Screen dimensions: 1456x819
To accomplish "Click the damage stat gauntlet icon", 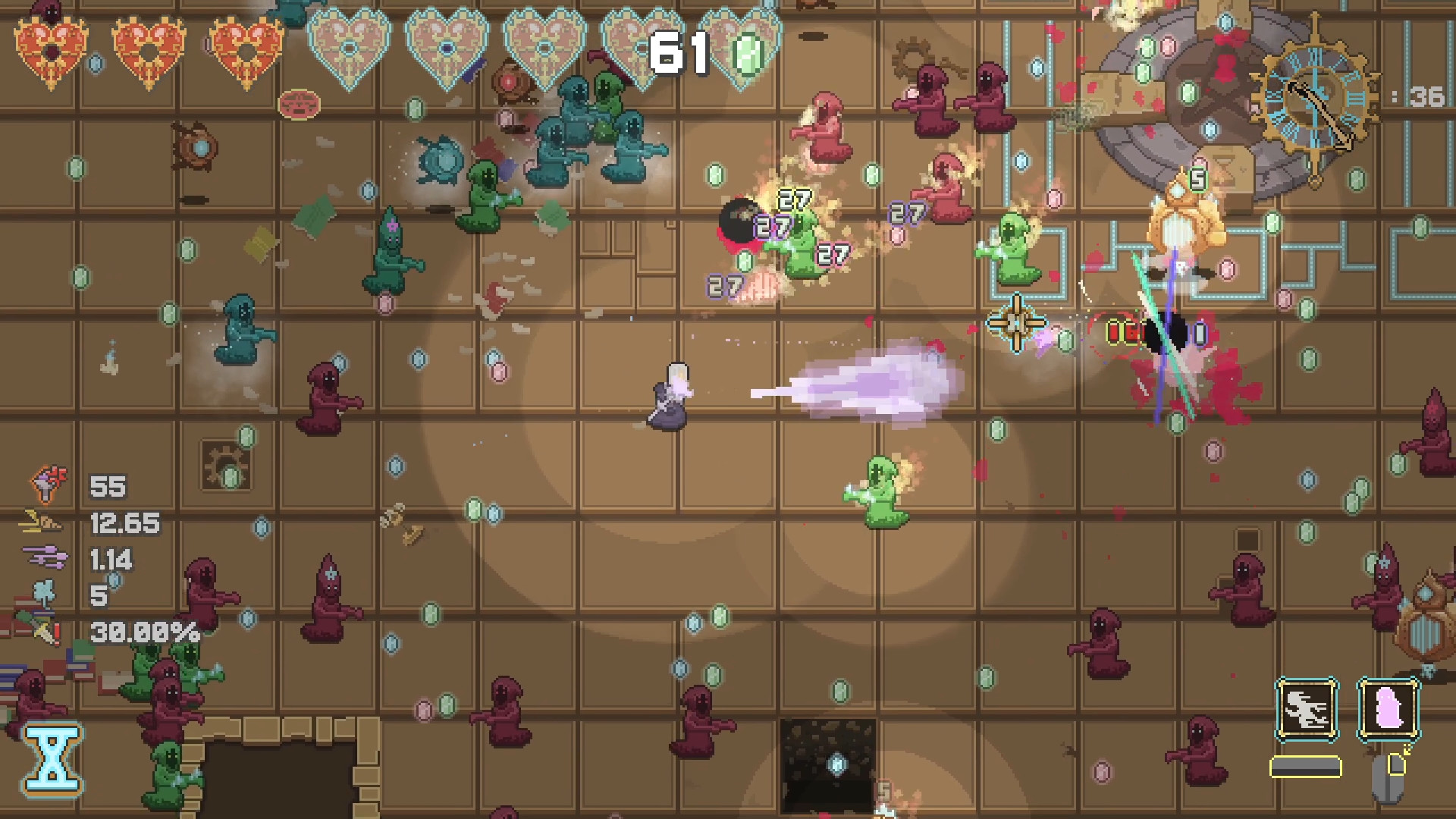I will 49,485.
